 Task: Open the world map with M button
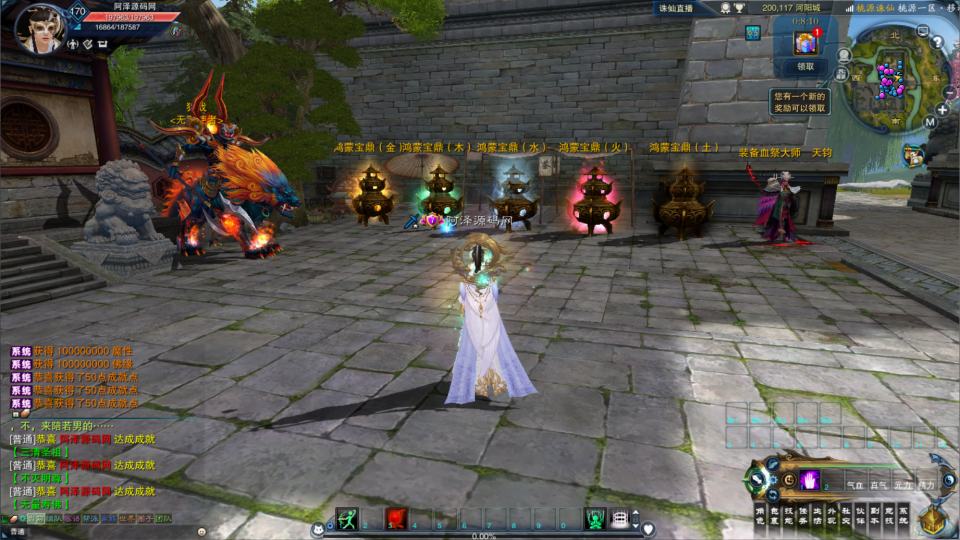click(x=929, y=123)
